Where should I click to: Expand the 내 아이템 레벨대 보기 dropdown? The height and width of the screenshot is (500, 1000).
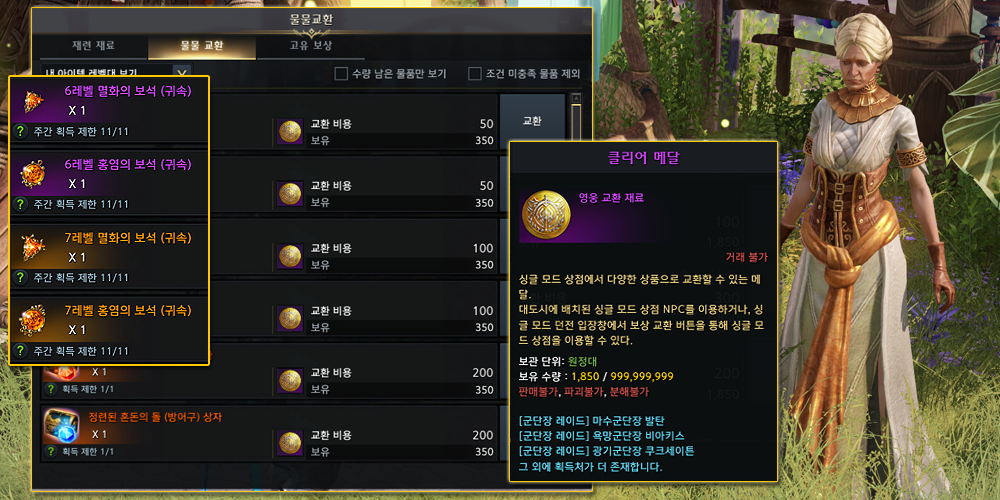coord(181,73)
